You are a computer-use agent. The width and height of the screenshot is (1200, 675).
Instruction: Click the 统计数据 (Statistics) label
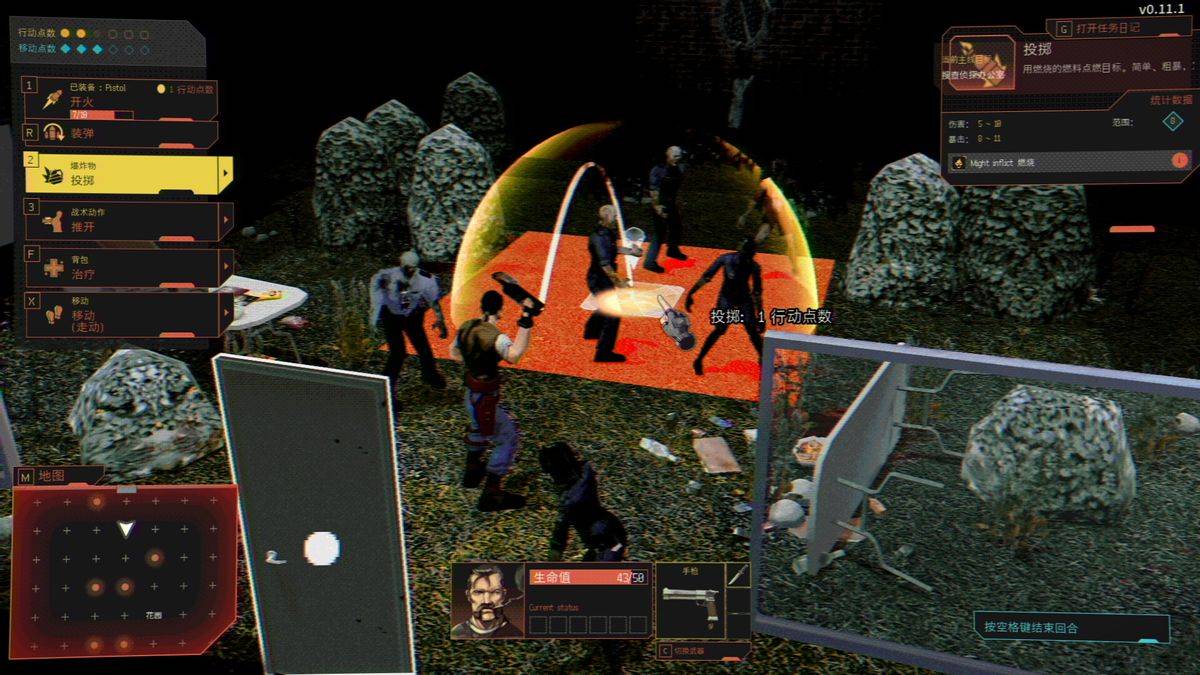click(1171, 100)
